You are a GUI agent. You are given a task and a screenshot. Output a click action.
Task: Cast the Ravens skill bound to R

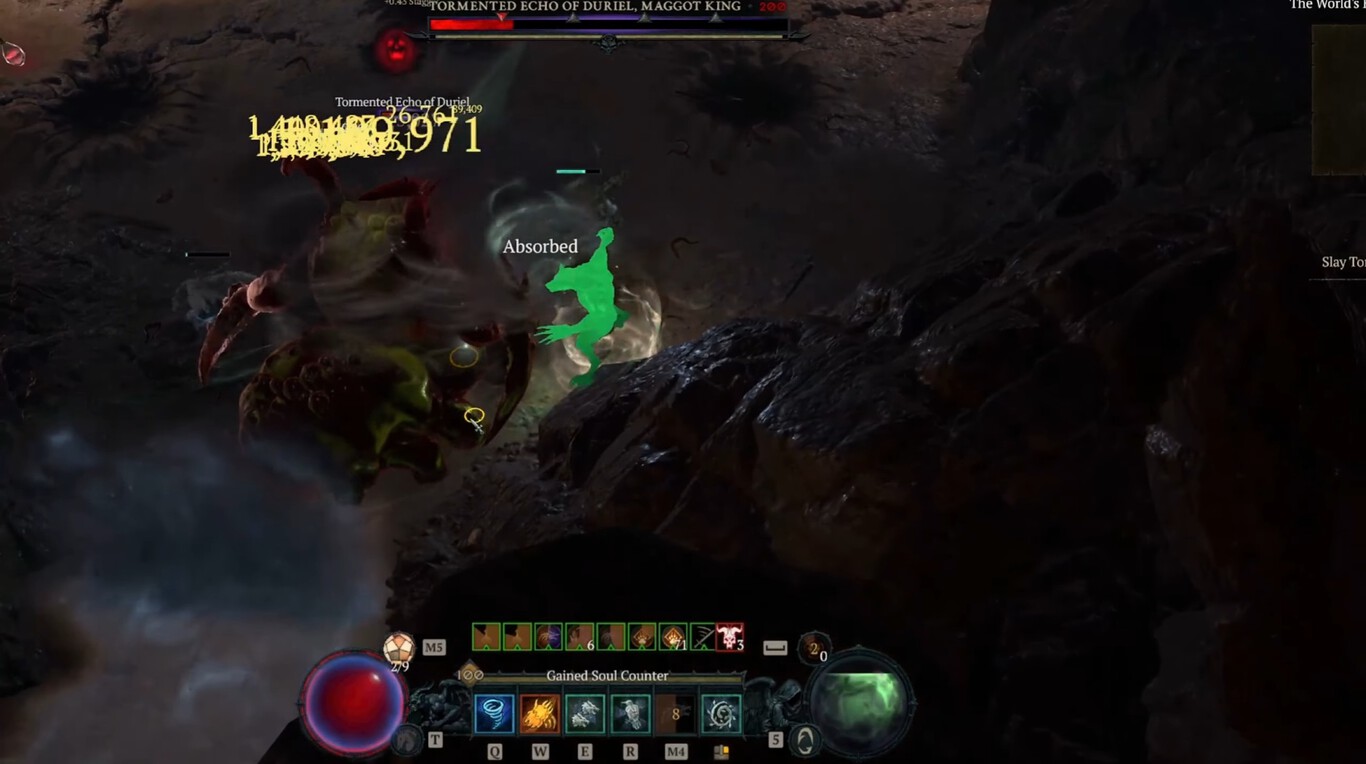click(630, 713)
